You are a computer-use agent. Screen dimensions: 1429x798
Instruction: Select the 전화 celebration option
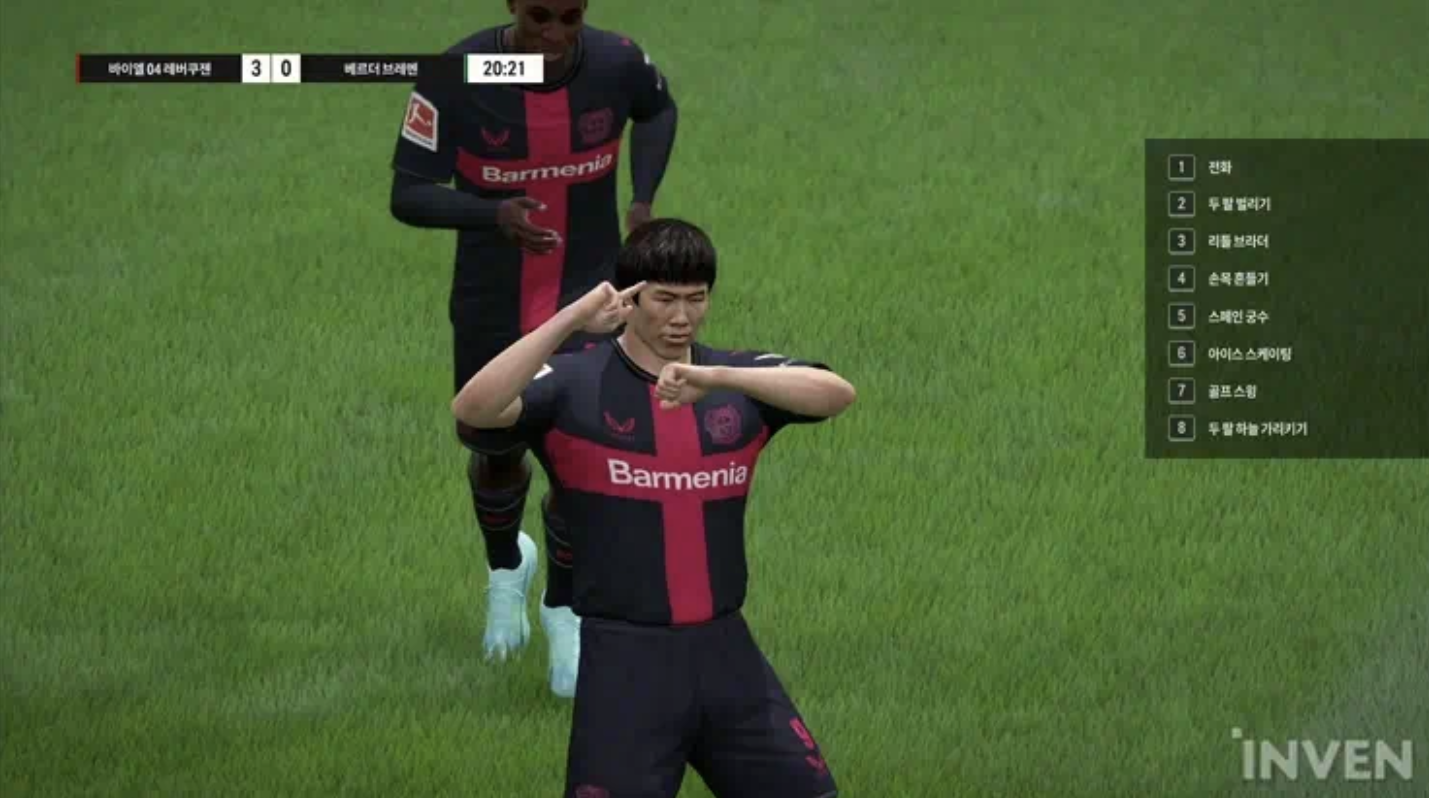coord(1219,167)
